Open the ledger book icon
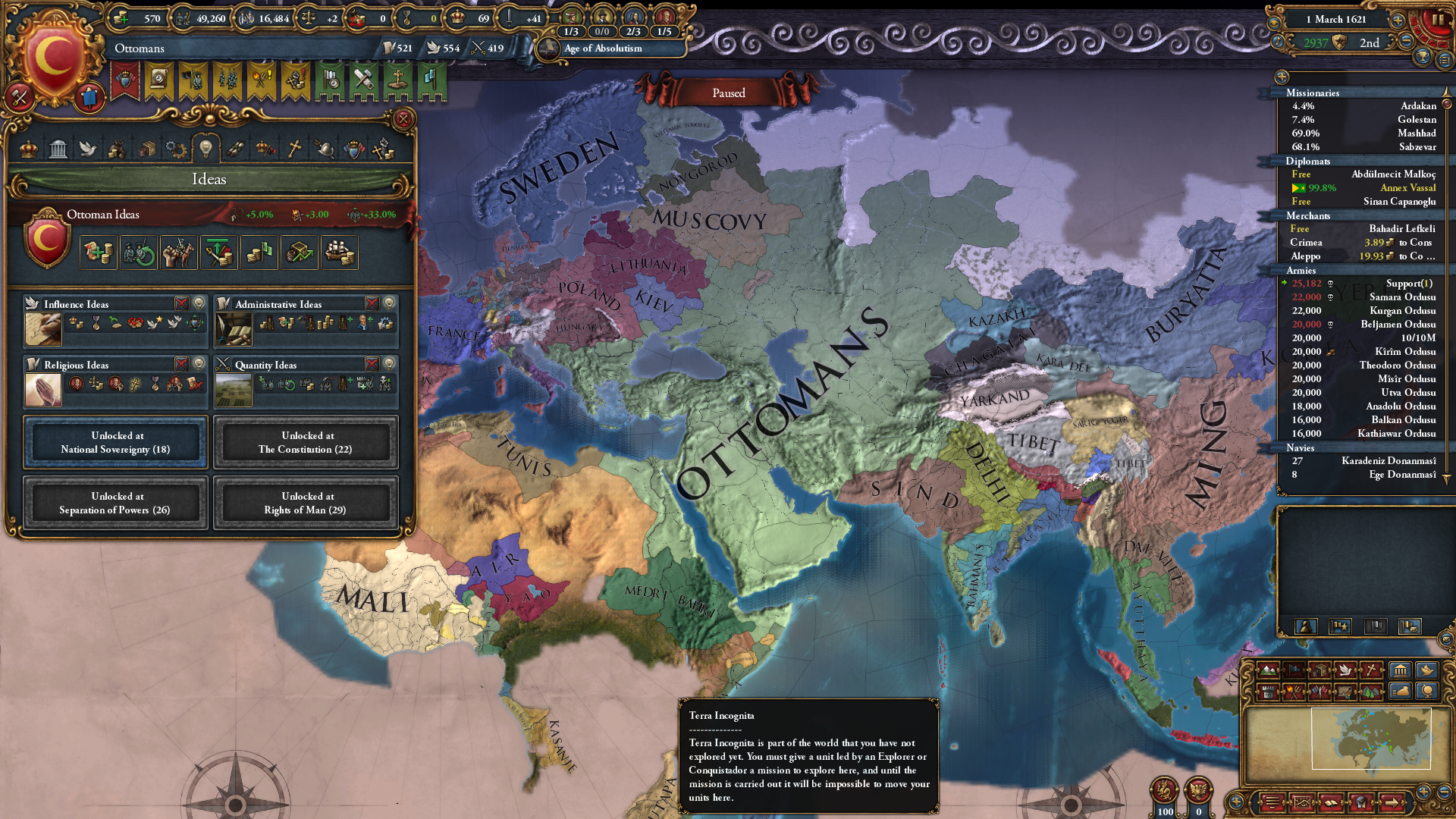 click(x=1331, y=802)
